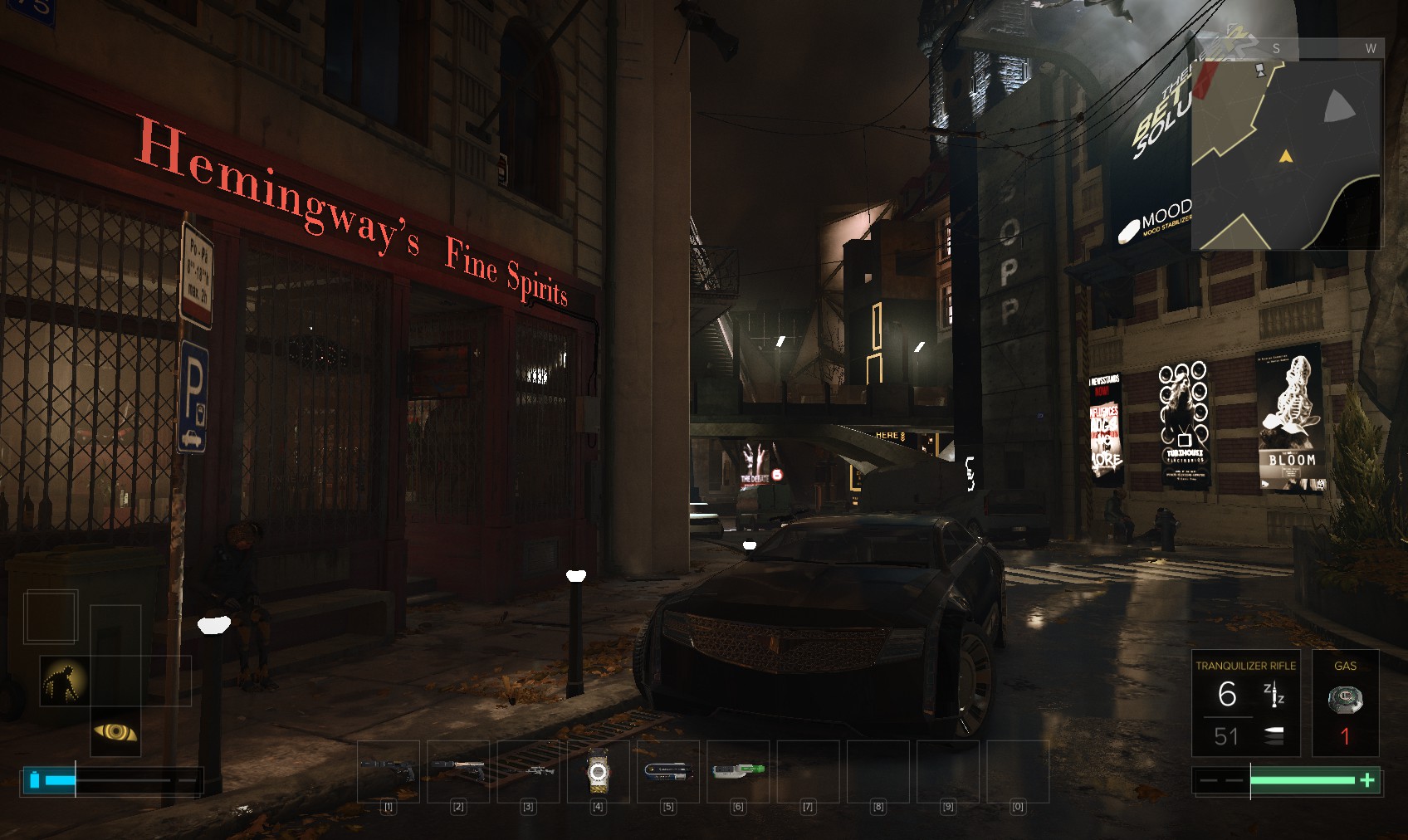Screen dimensions: 1408x840
Task: Select the white-and-gold device in hotbar slot 4
Action: (598, 772)
